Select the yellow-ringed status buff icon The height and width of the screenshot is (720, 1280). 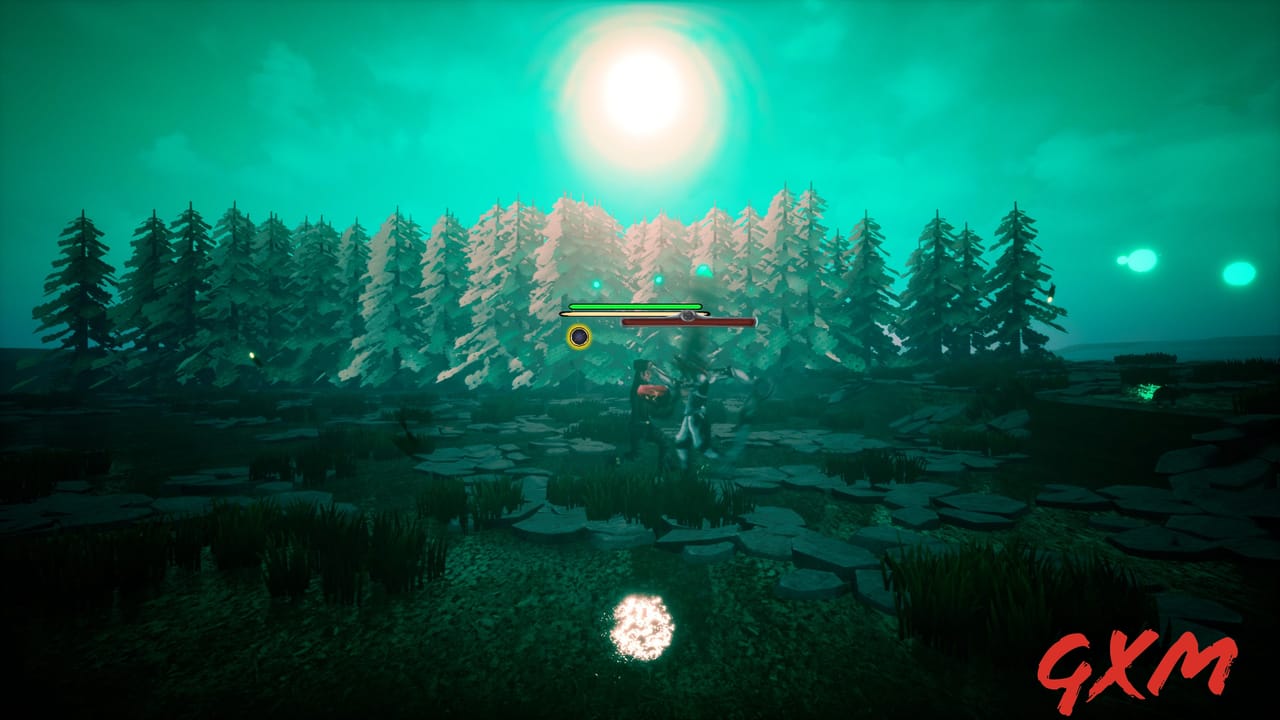[578, 335]
